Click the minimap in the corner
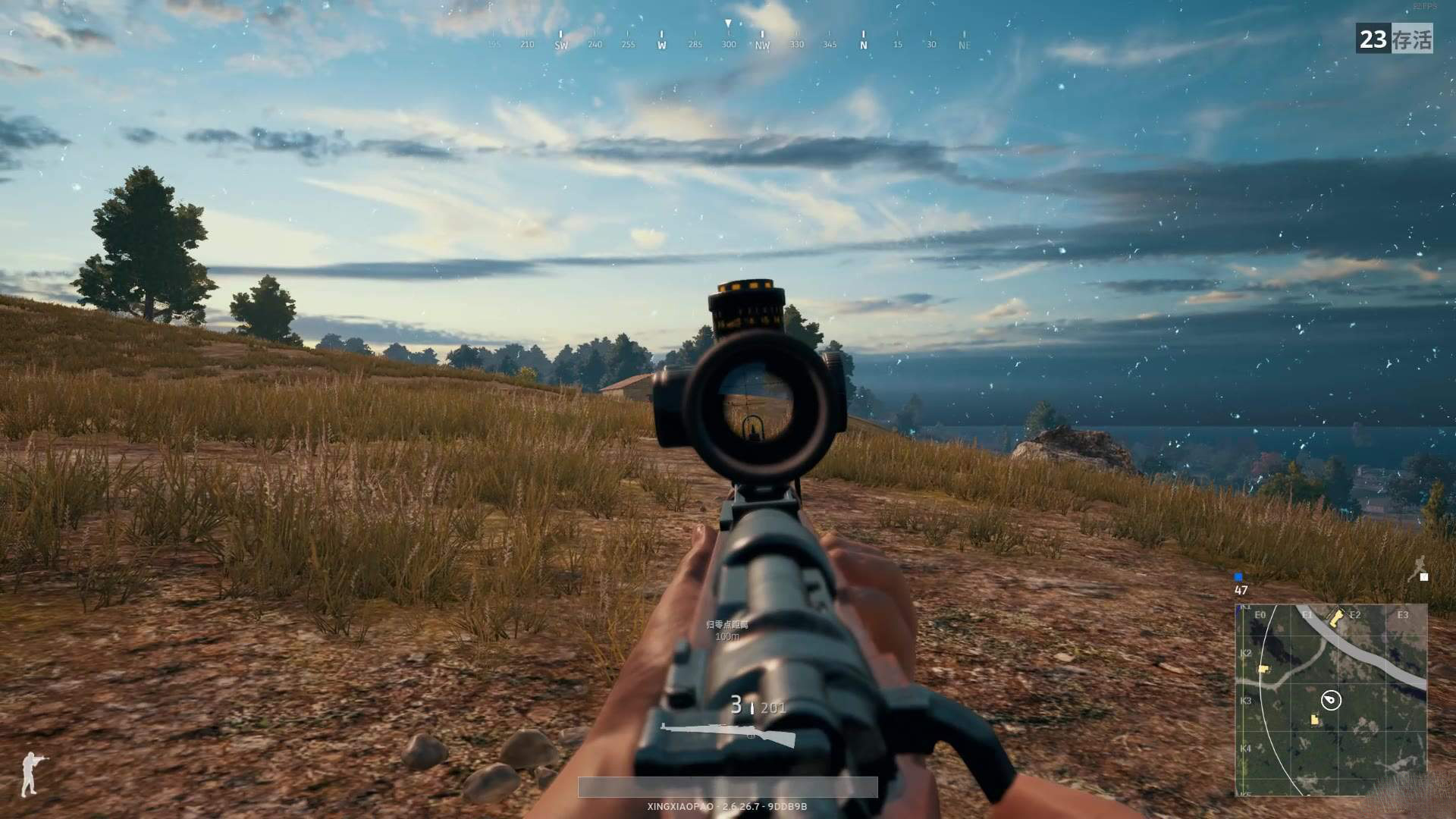Screen dimensions: 1456x819 1331,699
